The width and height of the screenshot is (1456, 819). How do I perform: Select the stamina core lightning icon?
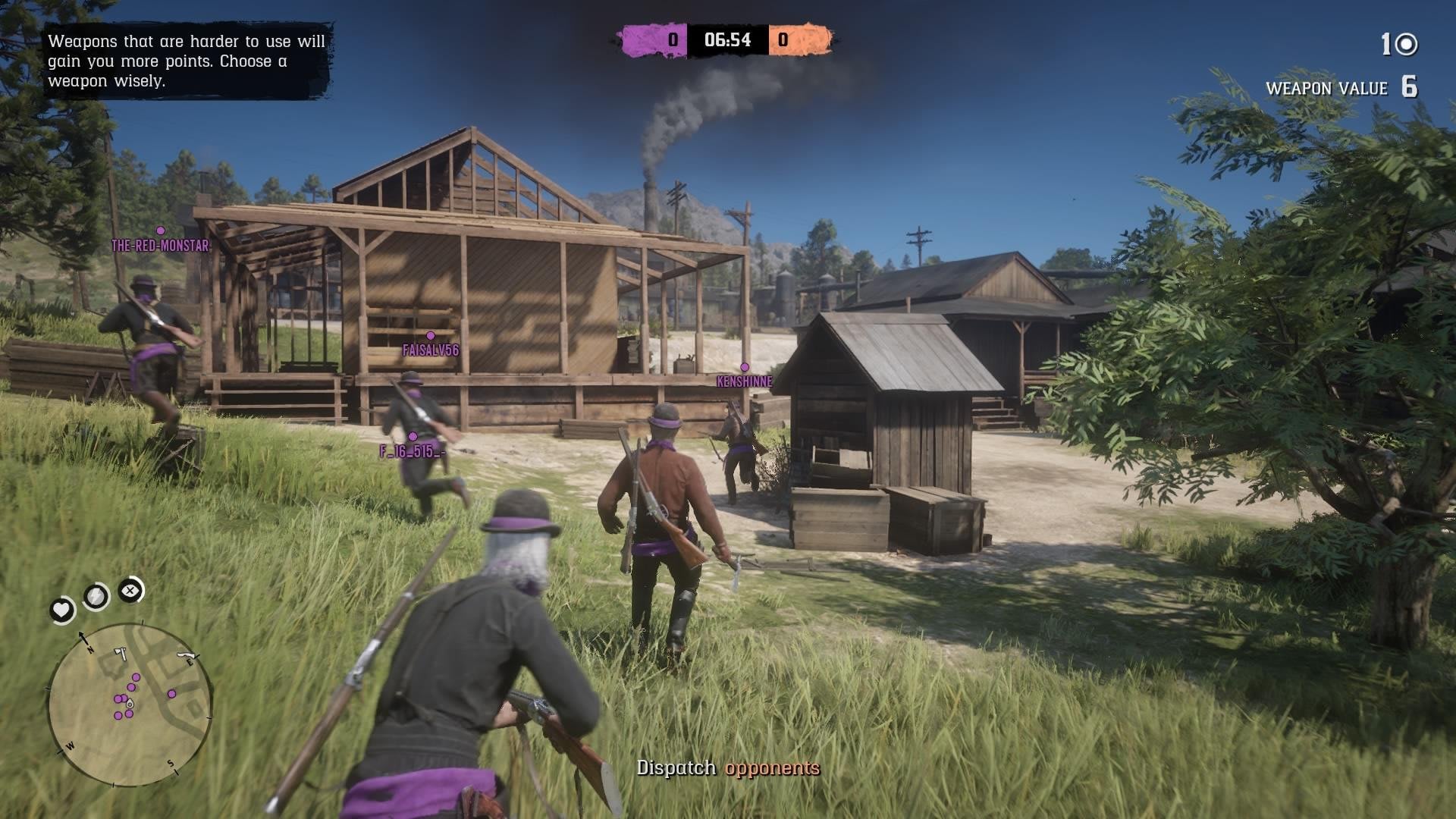coord(96,598)
